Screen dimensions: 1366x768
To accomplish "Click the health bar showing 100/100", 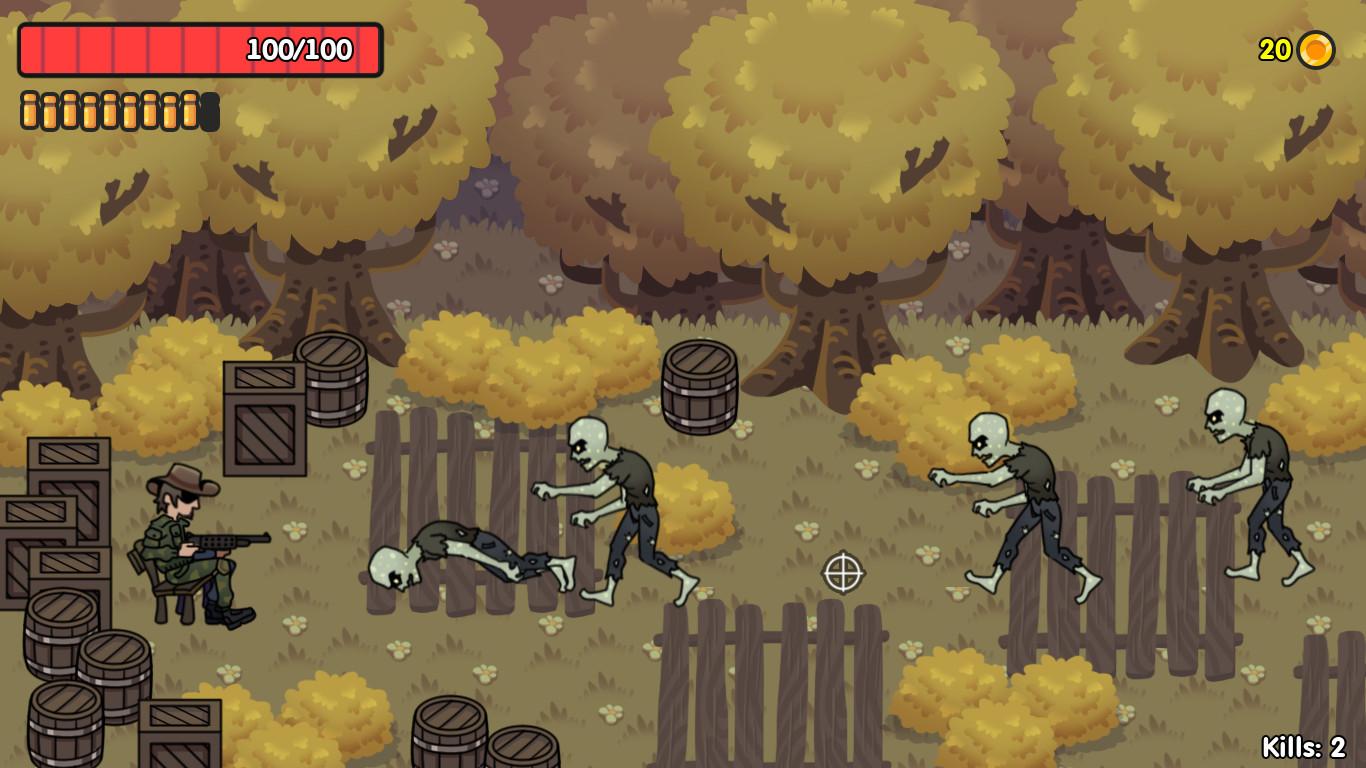I will click(200, 47).
